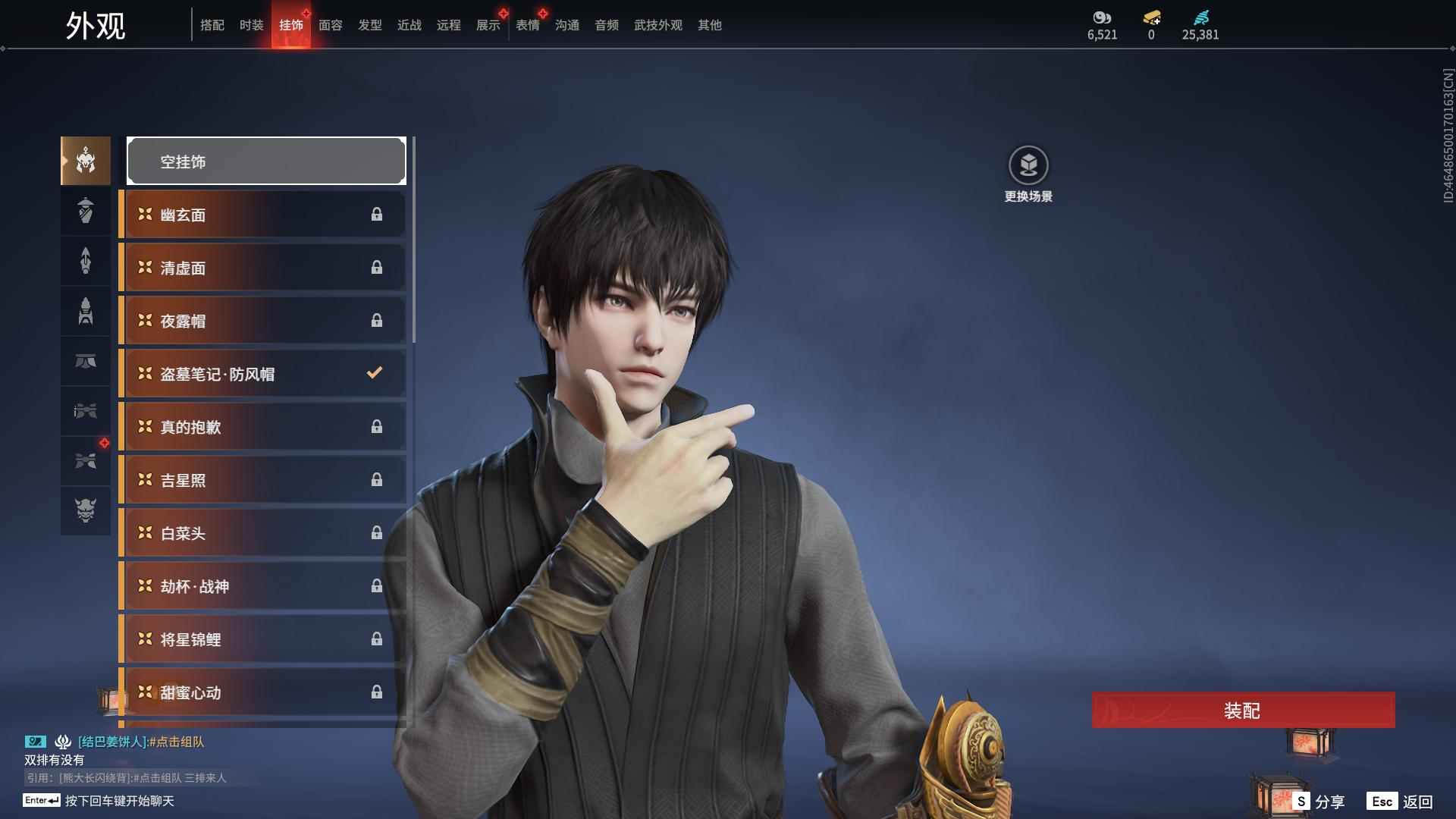1456x819 pixels.
Task: Go to the 发型 tab
Action: tap(369, 25)
